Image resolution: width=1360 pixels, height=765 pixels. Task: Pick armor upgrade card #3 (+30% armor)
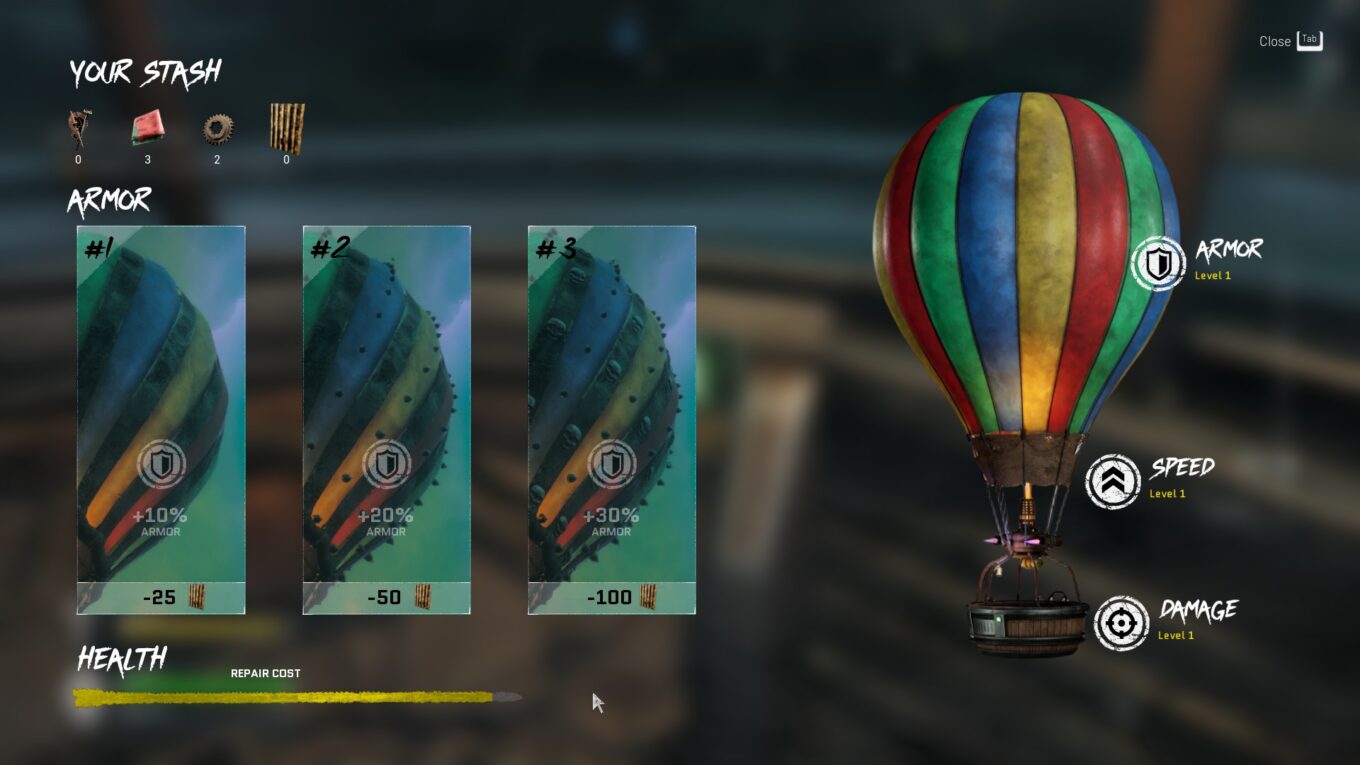click(611, 419)
